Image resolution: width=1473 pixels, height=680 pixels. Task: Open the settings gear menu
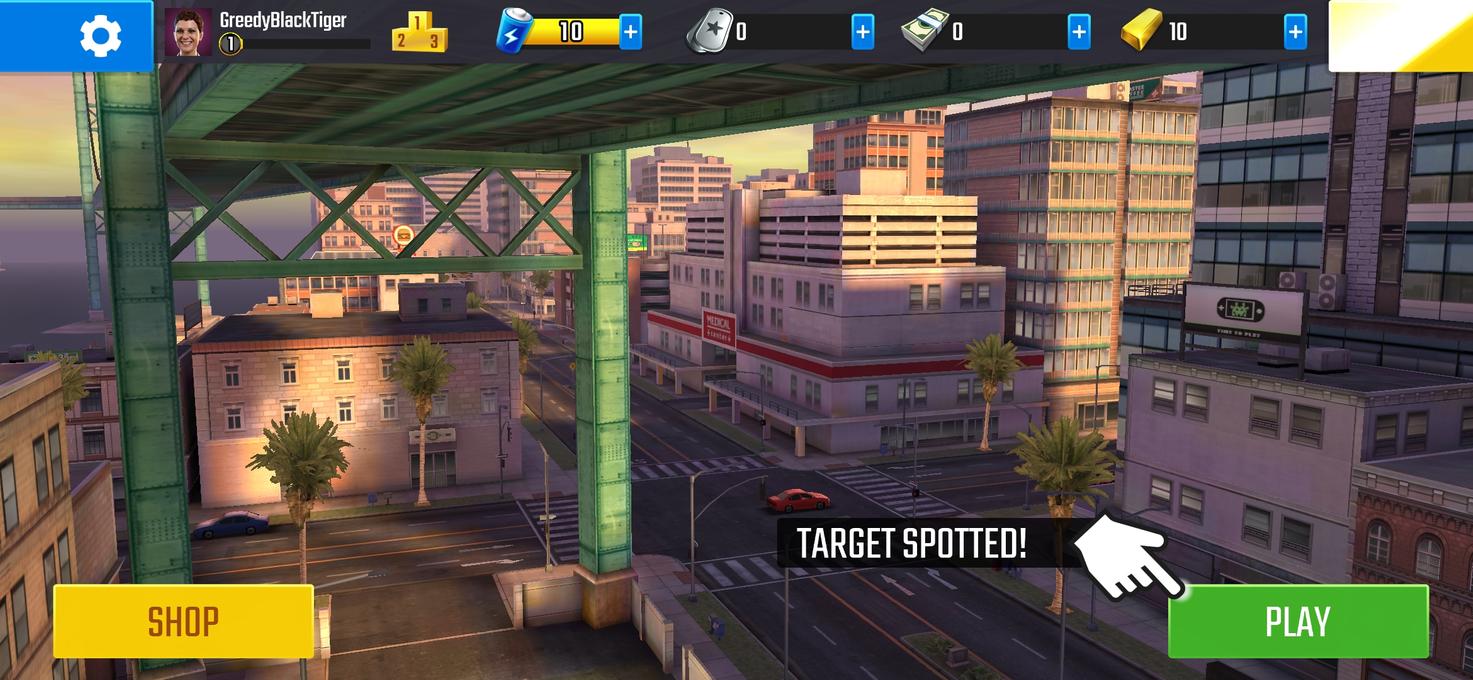point(100,36)
